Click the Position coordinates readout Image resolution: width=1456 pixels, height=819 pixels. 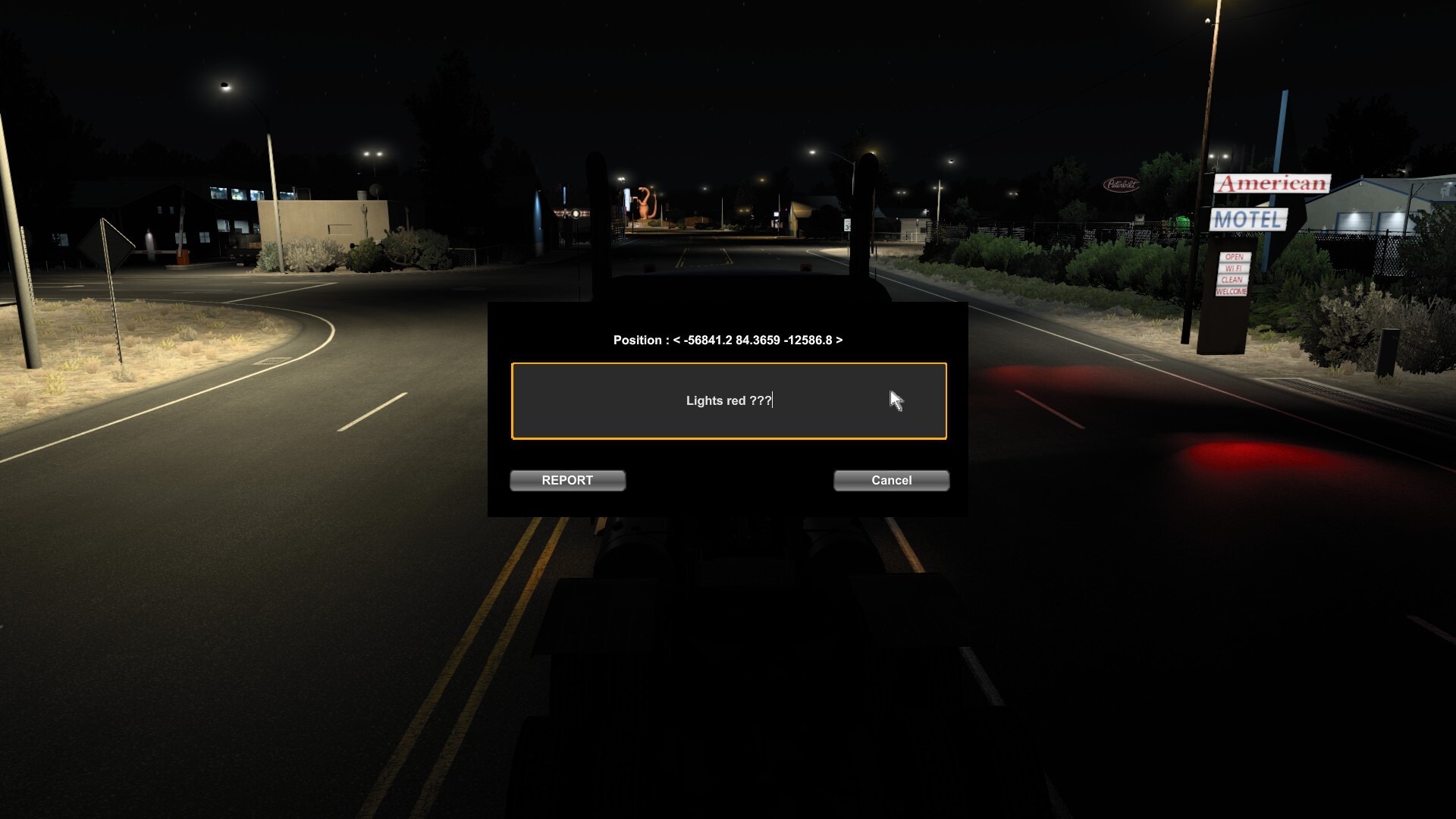pyautogui.click(x=728, y=340)
